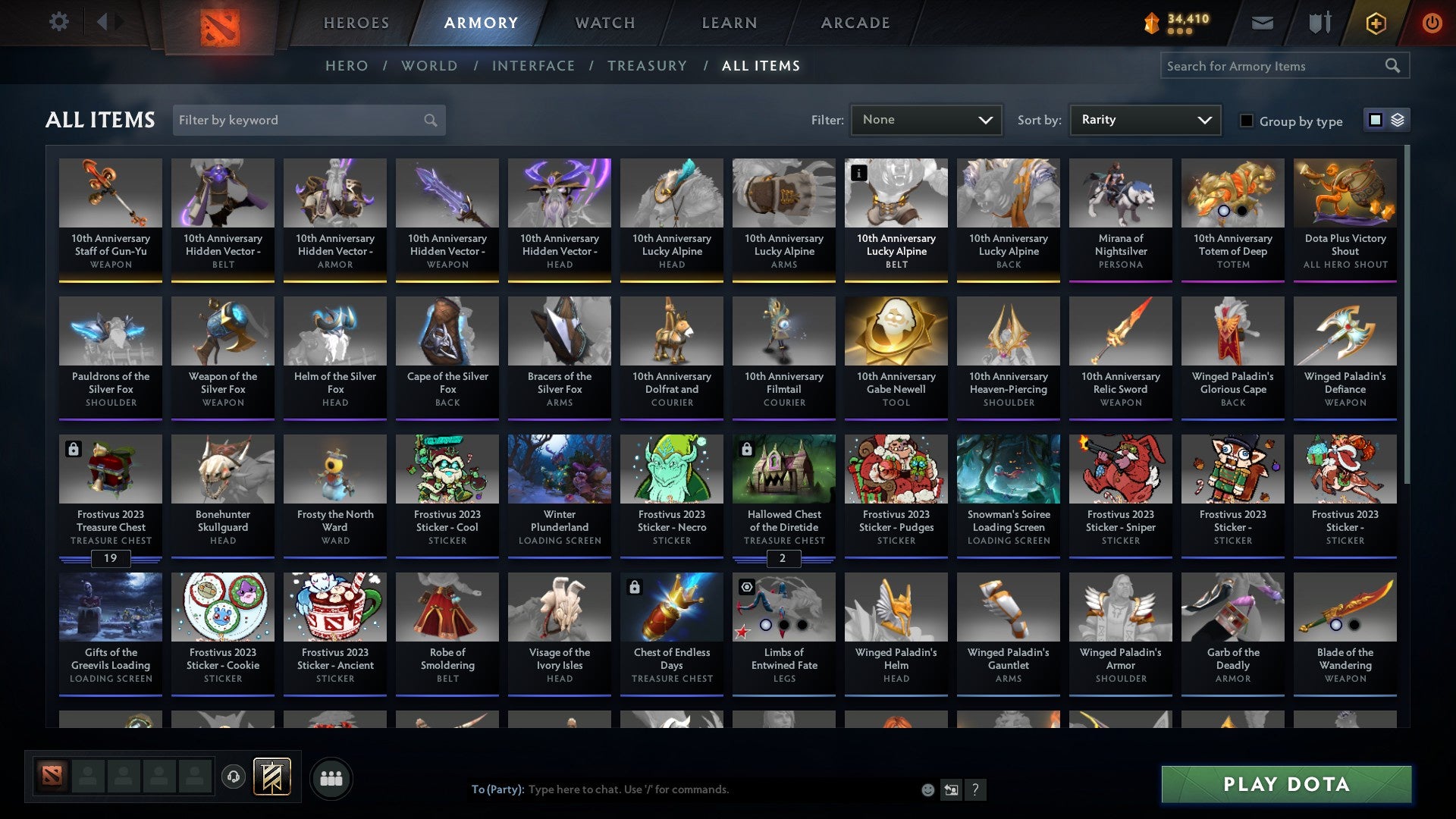Open the Filter: None dropdown
This screenshot has height=819, width=1456.
click(x=926, y=119)
